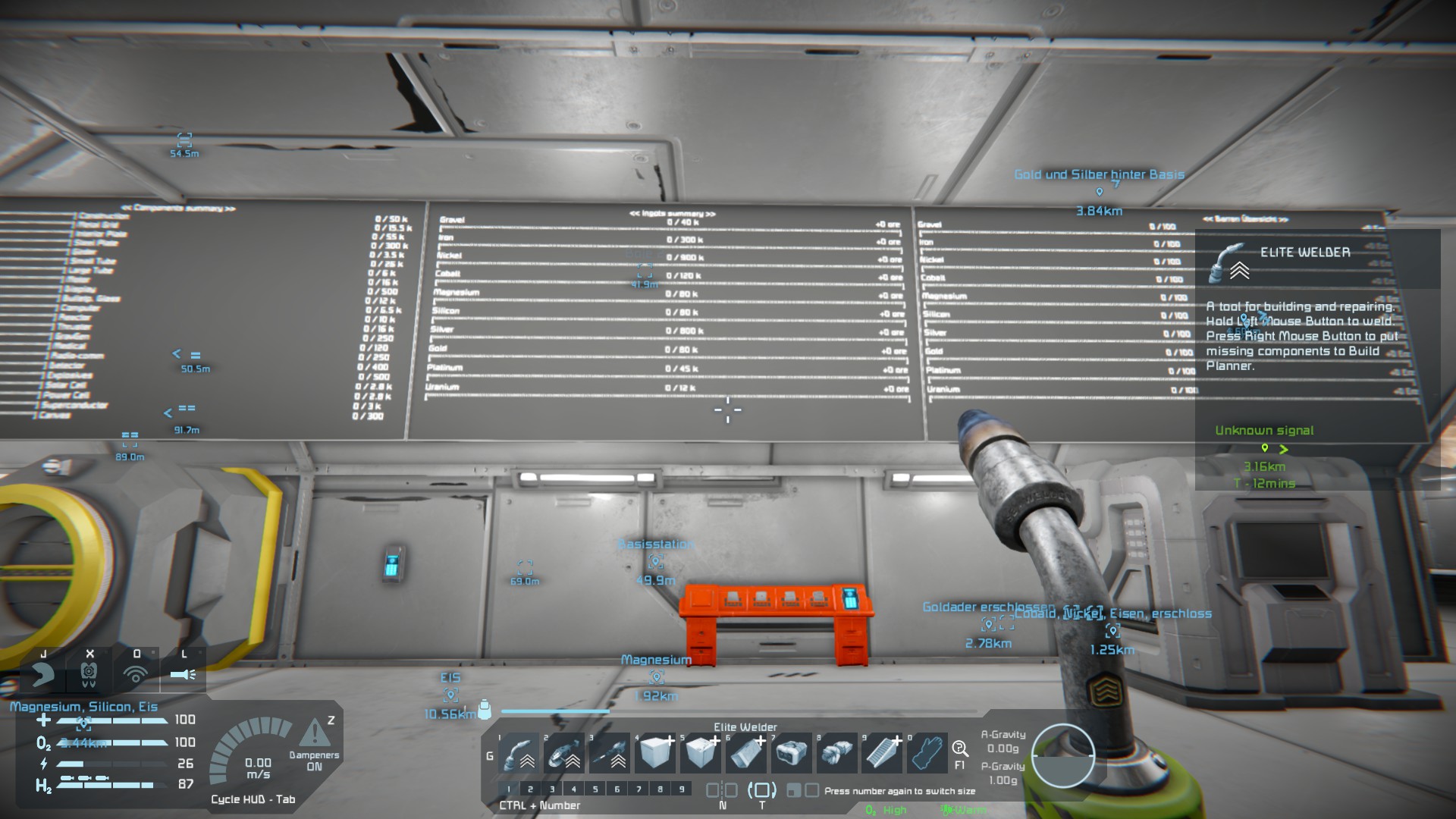Switch to toolbar page 5
Screen dimensions: 1456x819
[595, 789]
